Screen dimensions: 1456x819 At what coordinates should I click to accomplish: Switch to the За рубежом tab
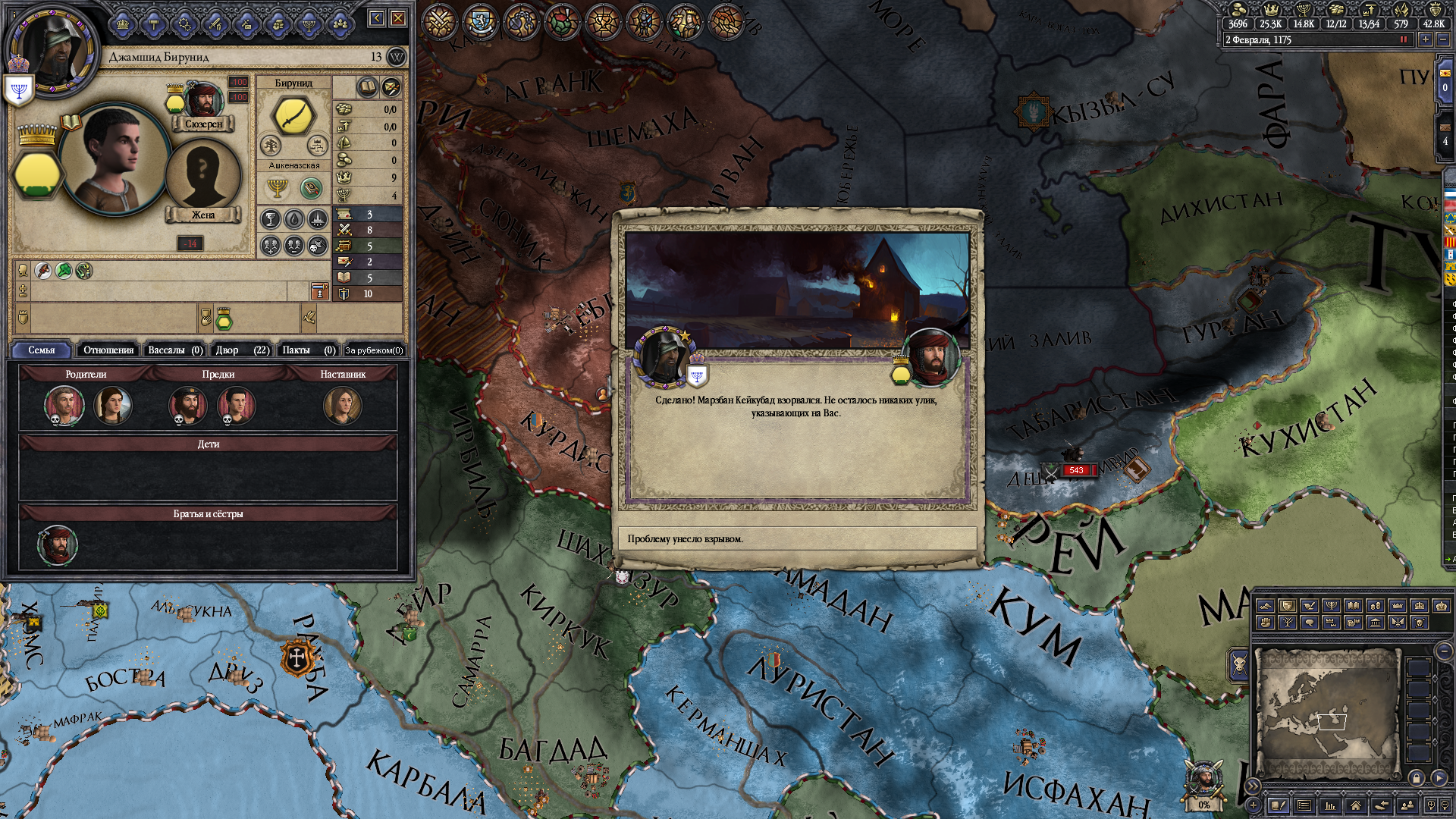coord(374,350)
